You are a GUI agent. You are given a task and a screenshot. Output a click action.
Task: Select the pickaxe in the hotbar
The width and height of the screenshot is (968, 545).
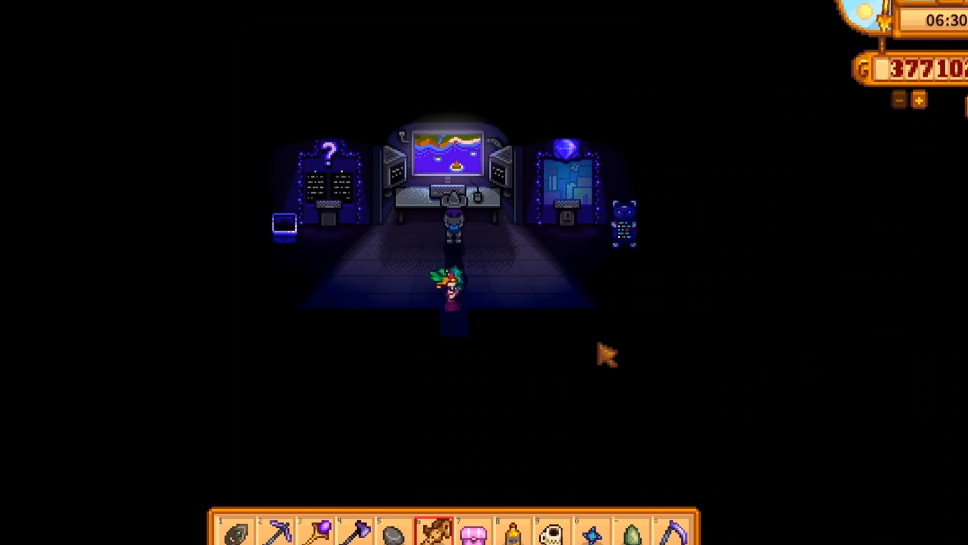click(x=276, y=532)
